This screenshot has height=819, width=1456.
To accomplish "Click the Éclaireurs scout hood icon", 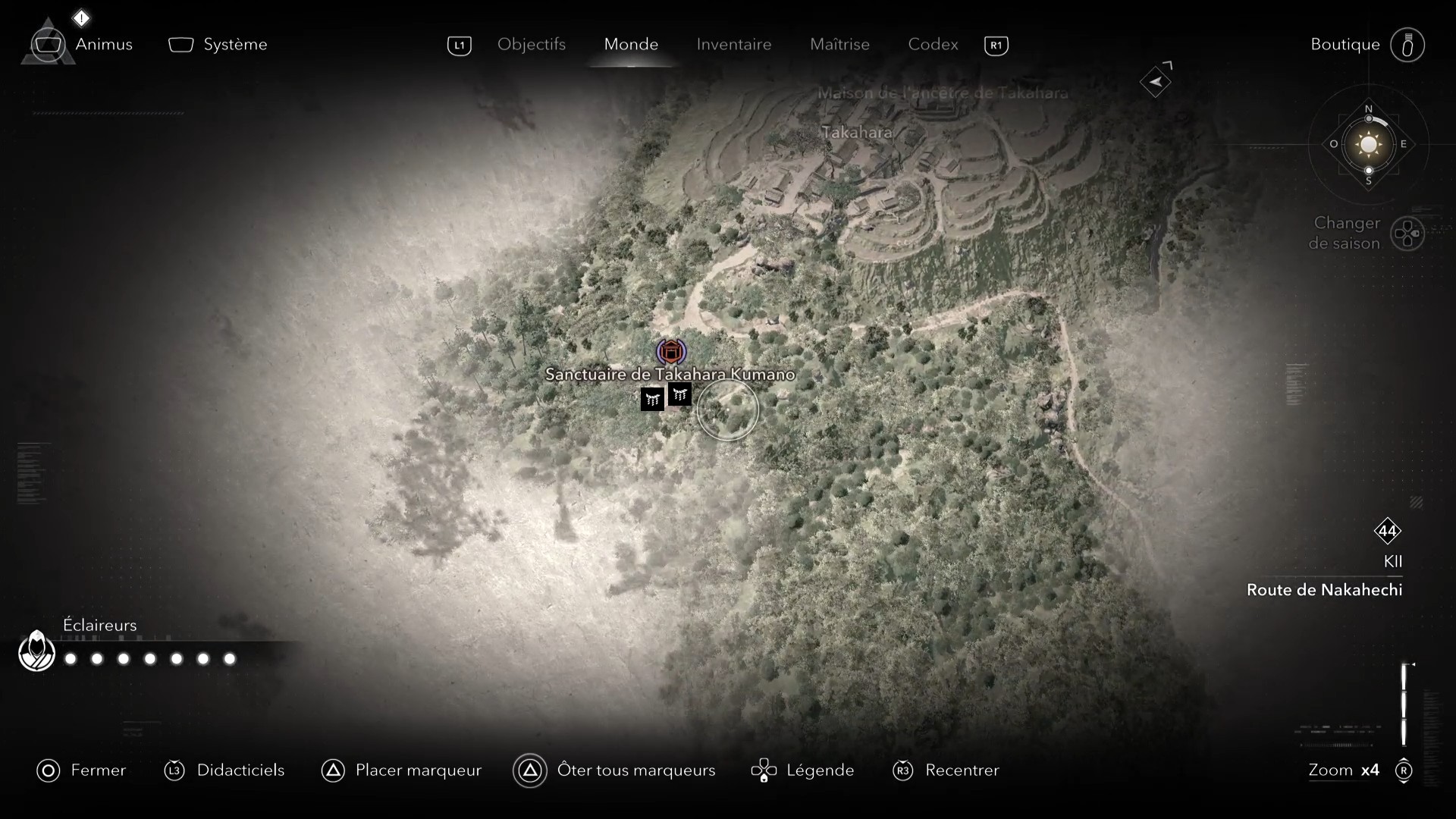I will click(x=36, y=650).
